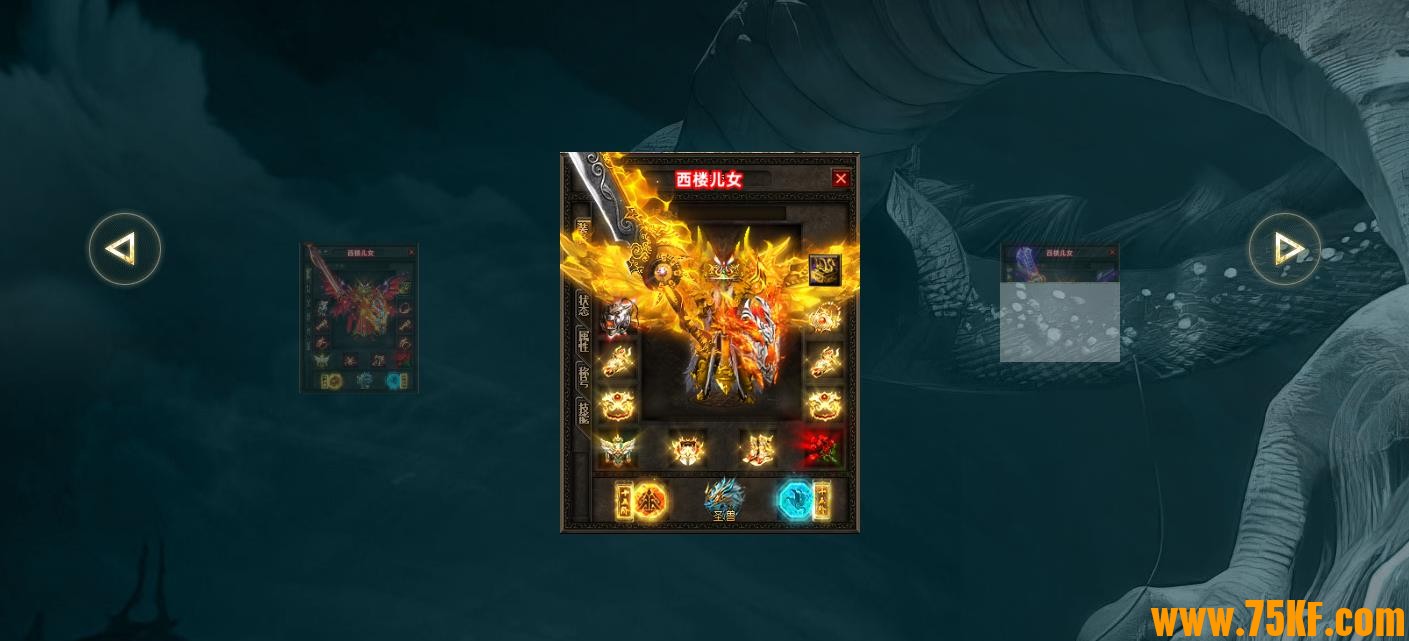Select the golden belt slot
The height and width of the screenshot is (641, 1409).
tap(687, 449)
